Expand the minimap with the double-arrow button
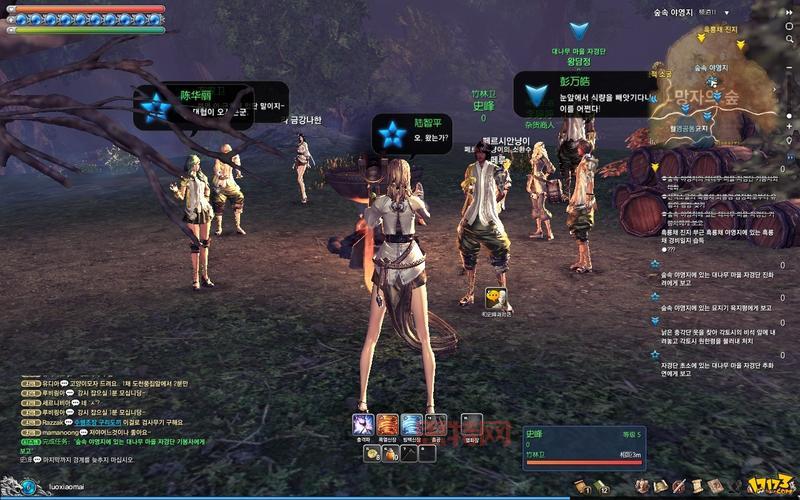 [x=788, y=11]
